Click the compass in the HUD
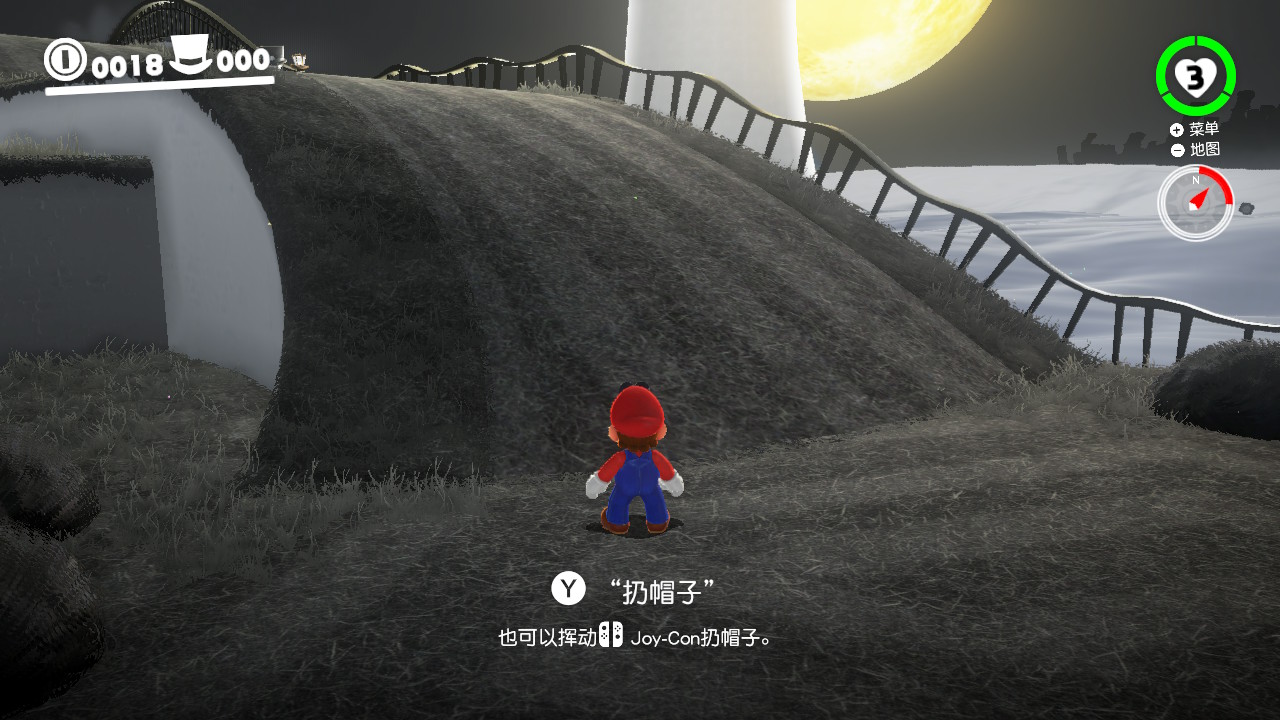The image size is (1280, 720). pyautogui.click(x=1196, y=203)
